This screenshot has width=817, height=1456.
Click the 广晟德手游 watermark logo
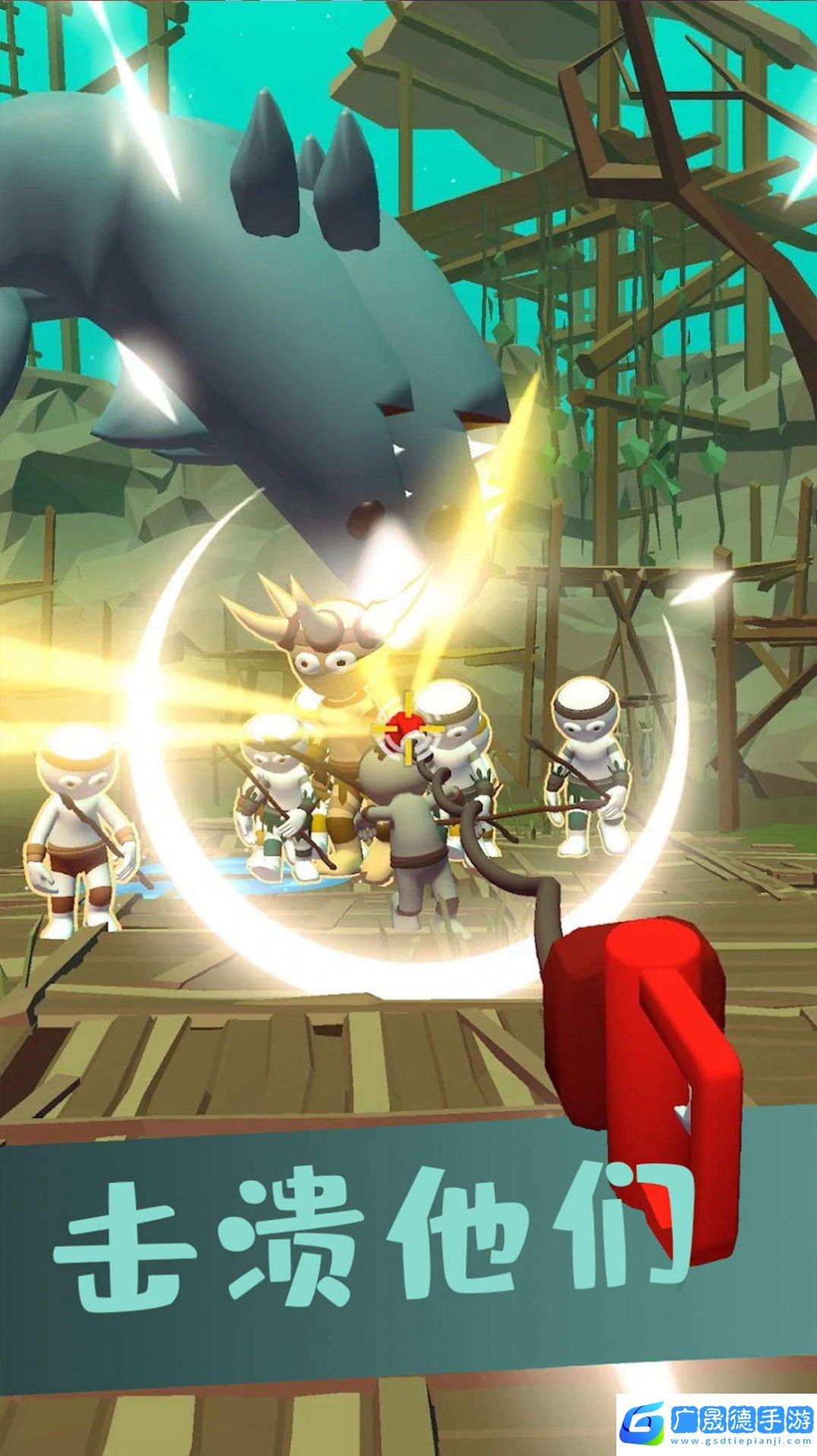click(716, 1420)
